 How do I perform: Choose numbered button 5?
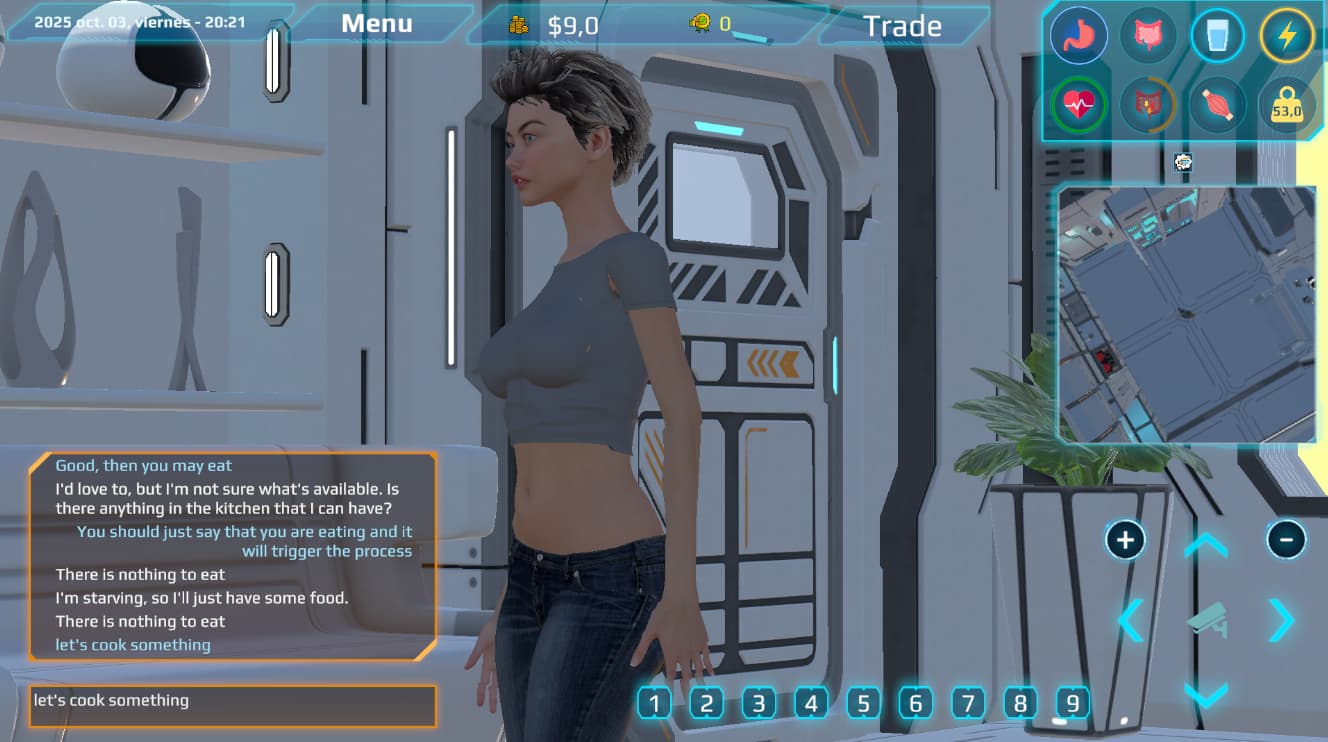click(x=863, y=704)
